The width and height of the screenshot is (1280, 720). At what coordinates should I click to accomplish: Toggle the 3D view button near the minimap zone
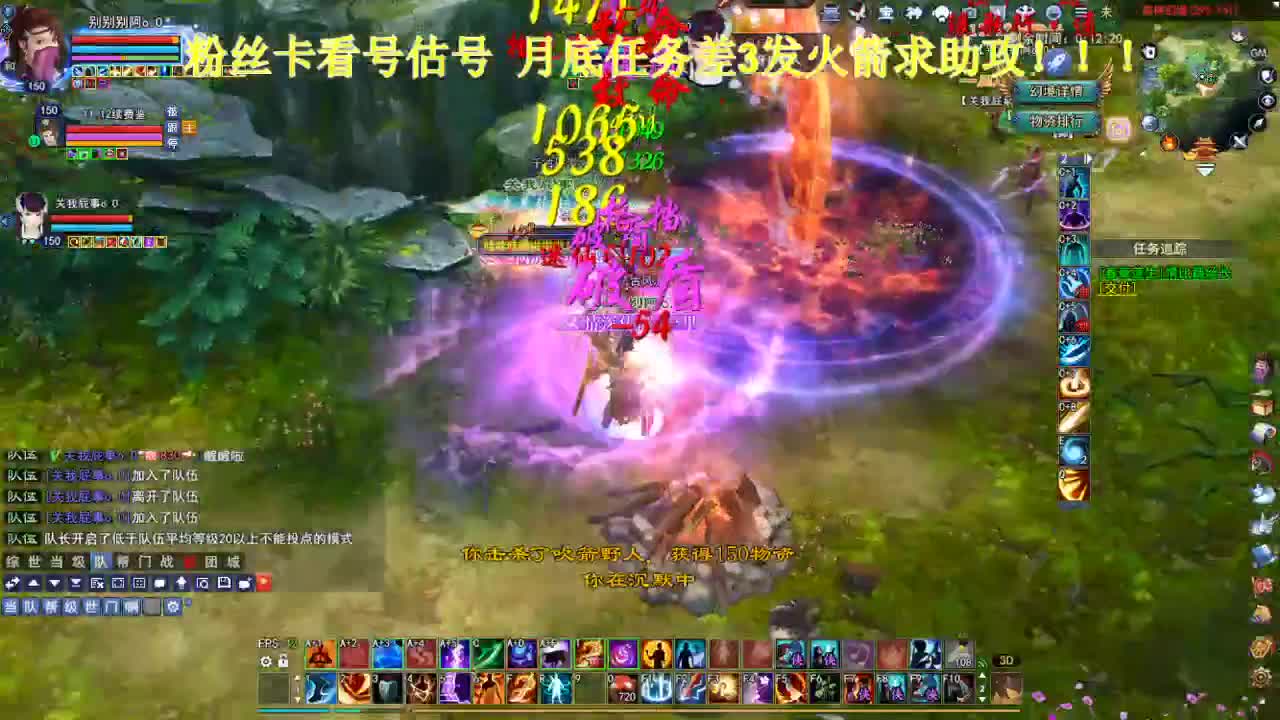1007,660
